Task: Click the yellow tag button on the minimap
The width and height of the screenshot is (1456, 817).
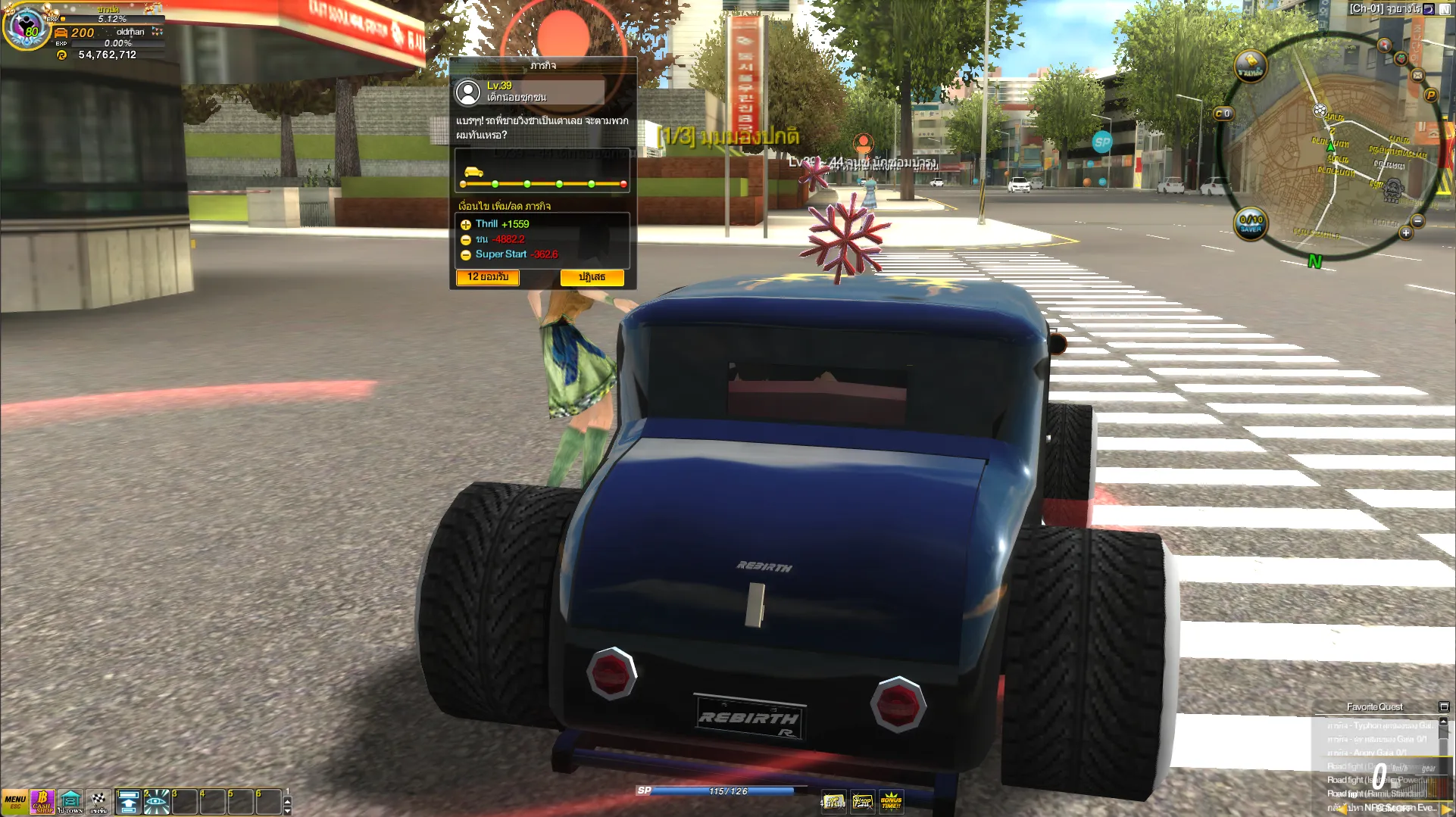Action: [x=1250, y=66]
